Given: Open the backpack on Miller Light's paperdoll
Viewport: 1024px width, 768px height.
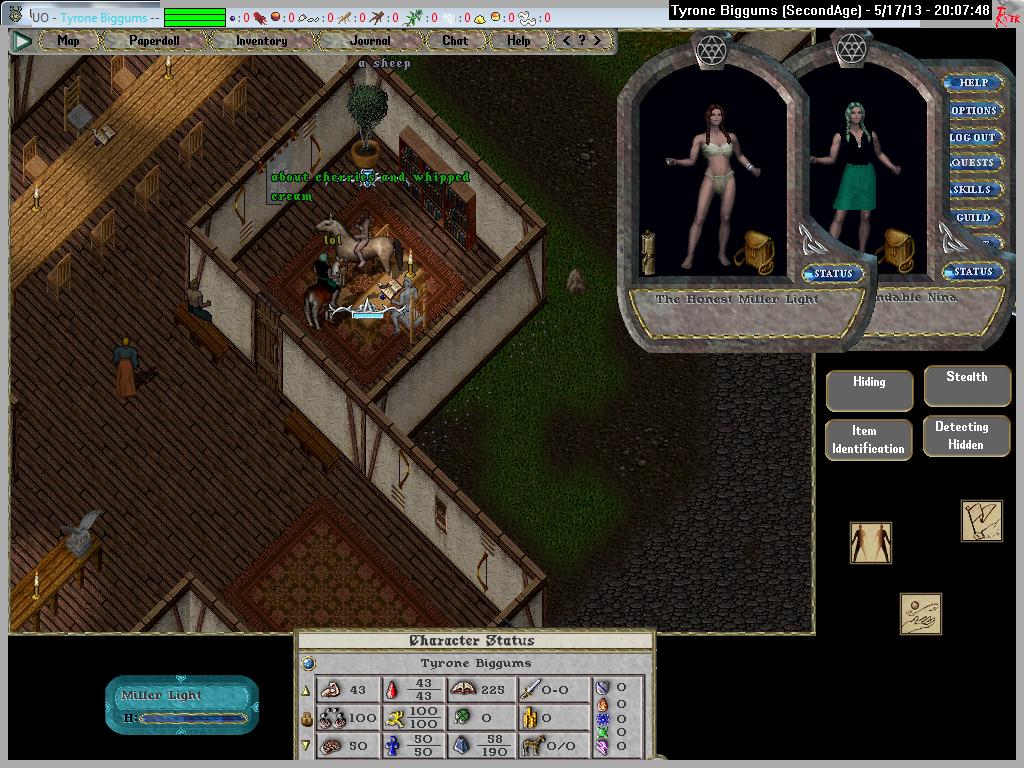Looking at the screenshot, I should coord(754,250).
